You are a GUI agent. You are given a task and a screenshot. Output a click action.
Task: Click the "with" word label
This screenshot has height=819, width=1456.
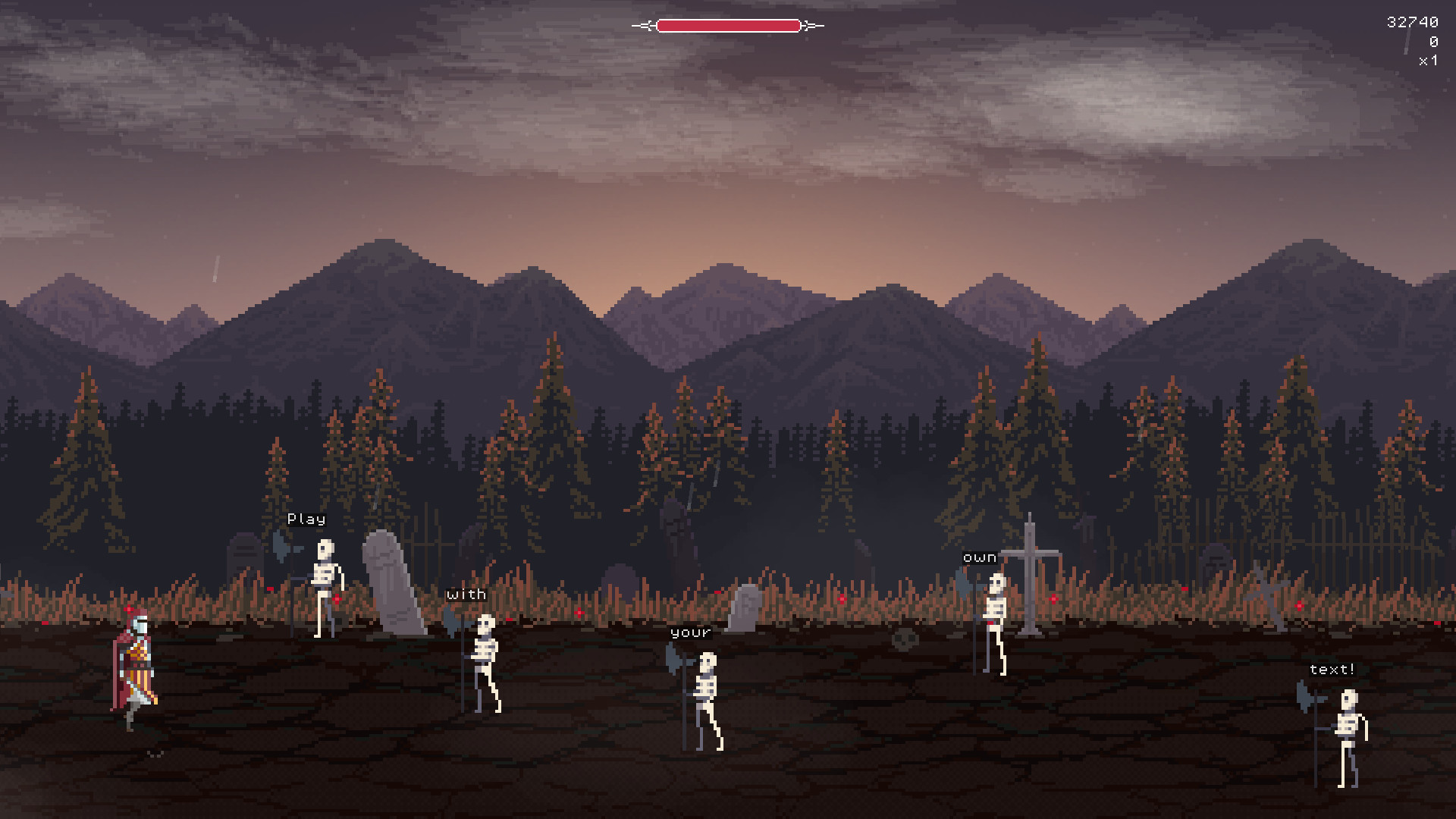pyautogui.click(x=466, y=594)
